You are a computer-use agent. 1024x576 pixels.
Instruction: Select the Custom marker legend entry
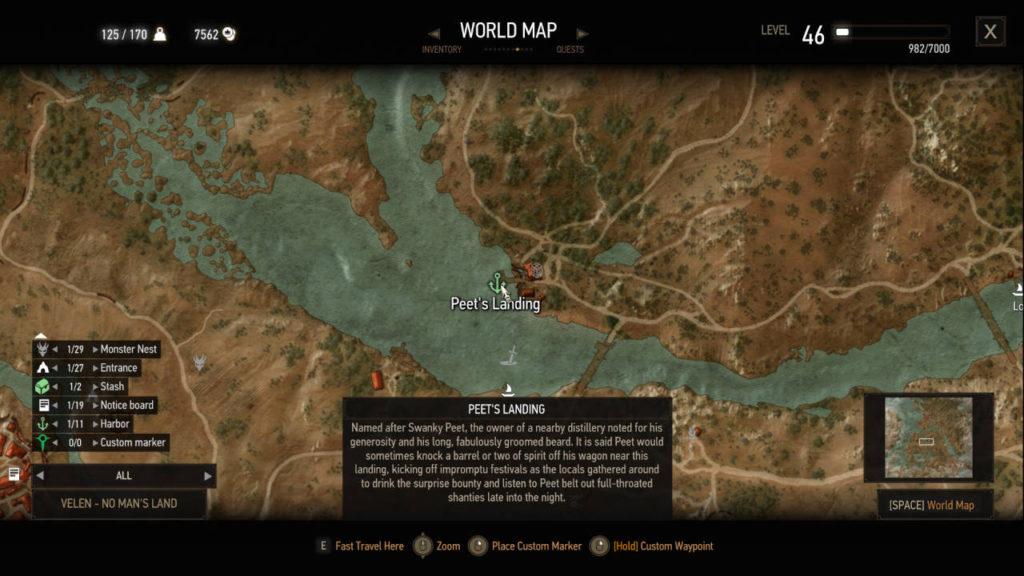coord(132,442)
